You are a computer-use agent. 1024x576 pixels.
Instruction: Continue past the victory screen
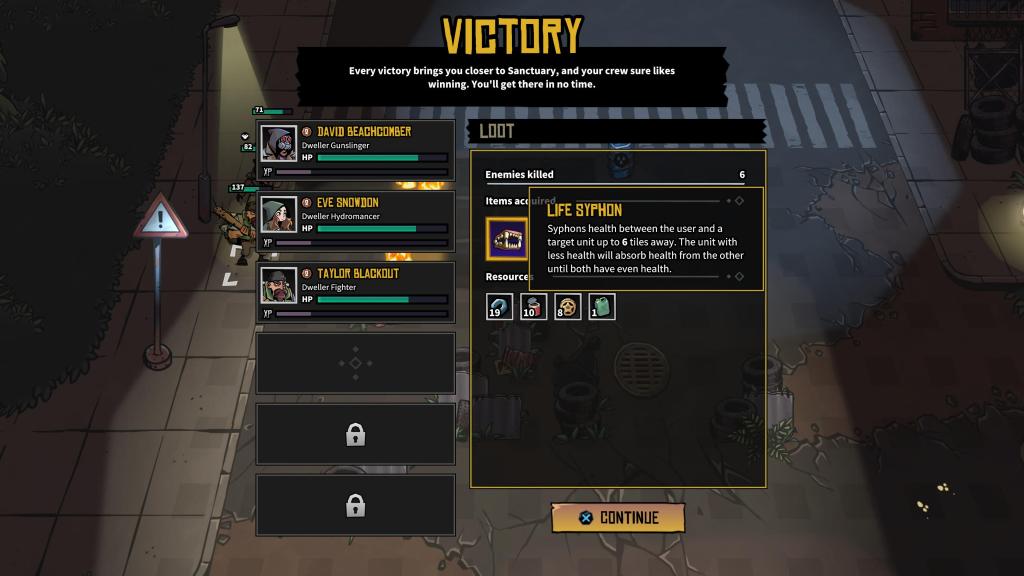click(618, 517)
